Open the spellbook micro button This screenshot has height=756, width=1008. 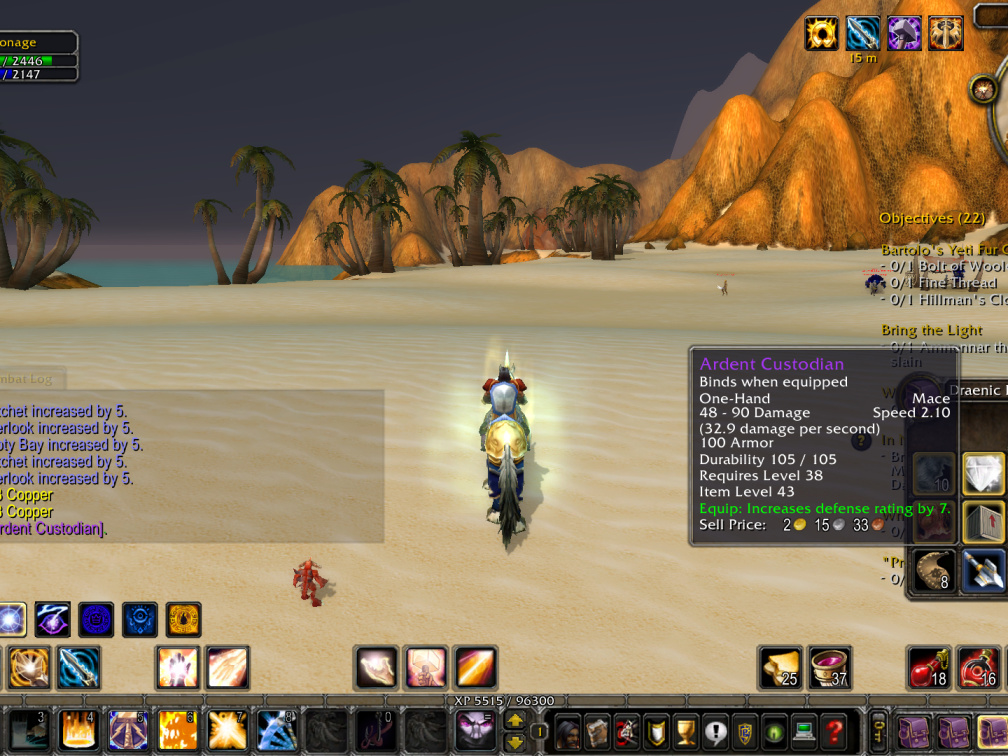597,732
